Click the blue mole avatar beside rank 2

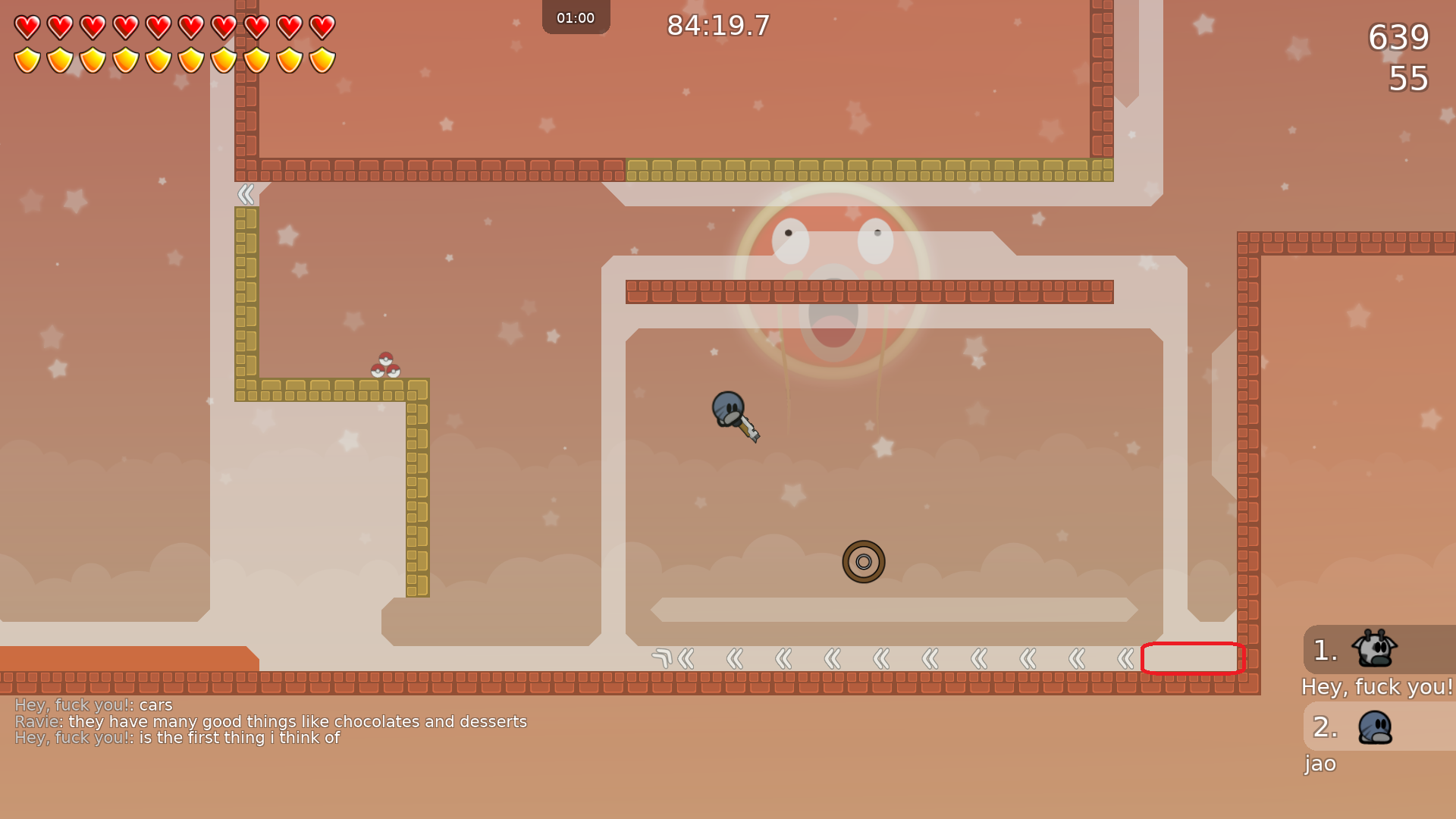point(1374,726)
